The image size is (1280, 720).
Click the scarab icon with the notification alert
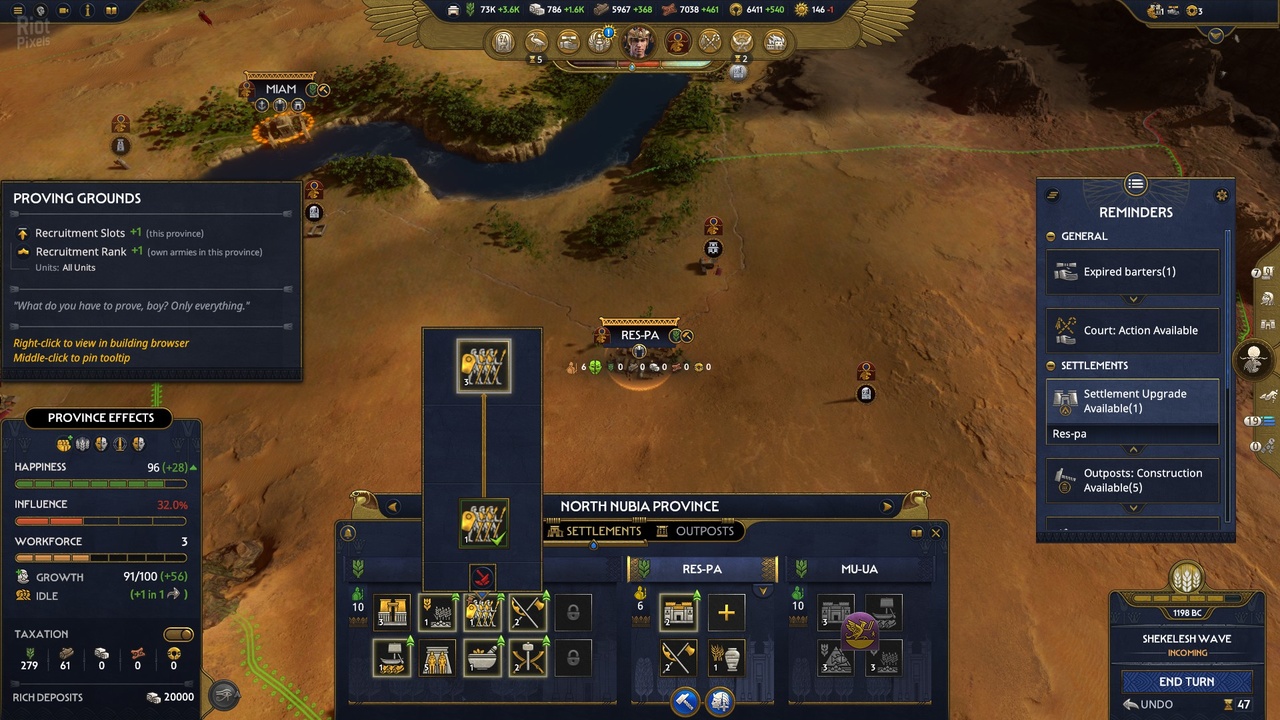pos(600,41)
